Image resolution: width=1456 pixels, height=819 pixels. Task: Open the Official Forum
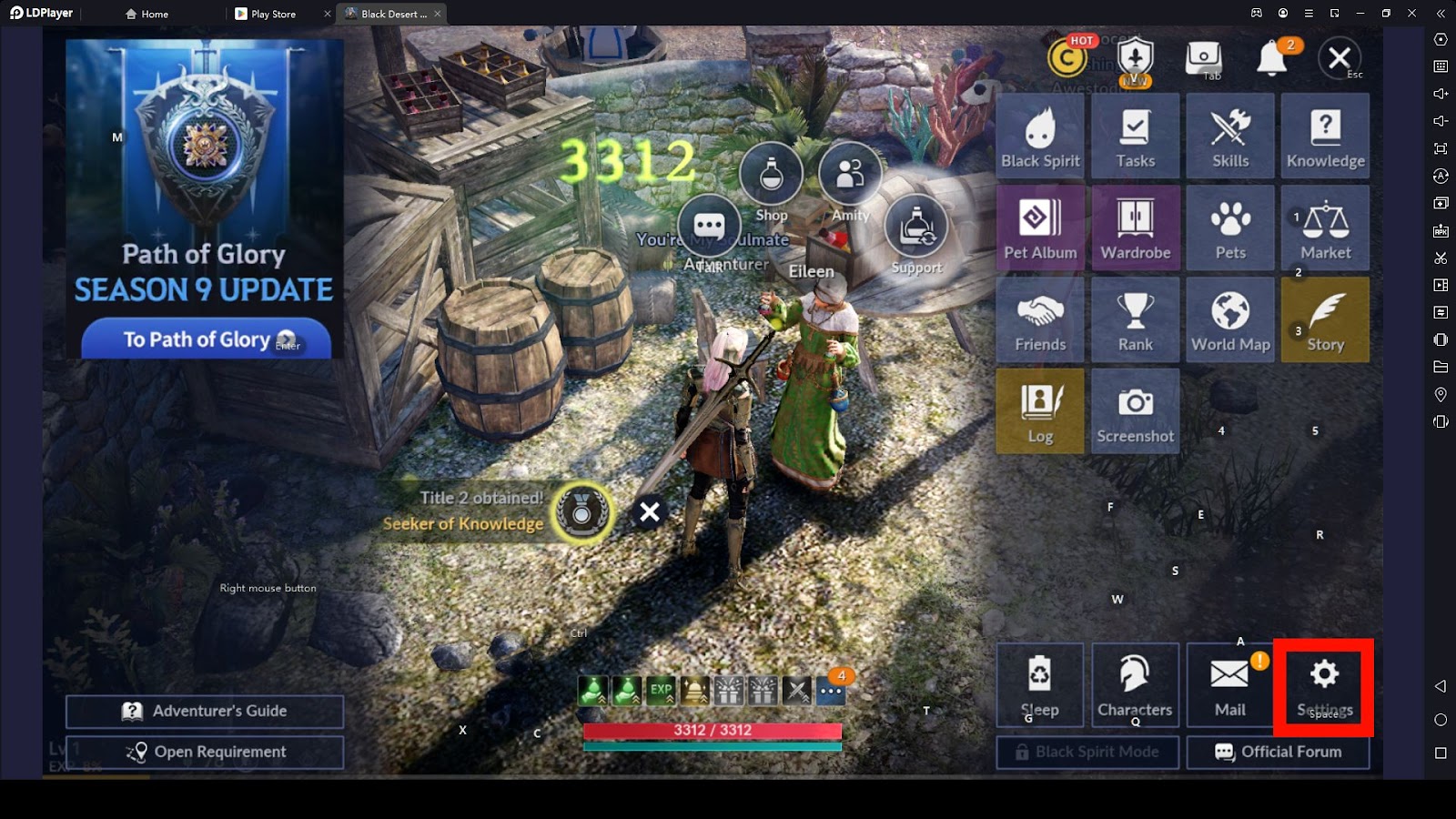point(1278,752)
